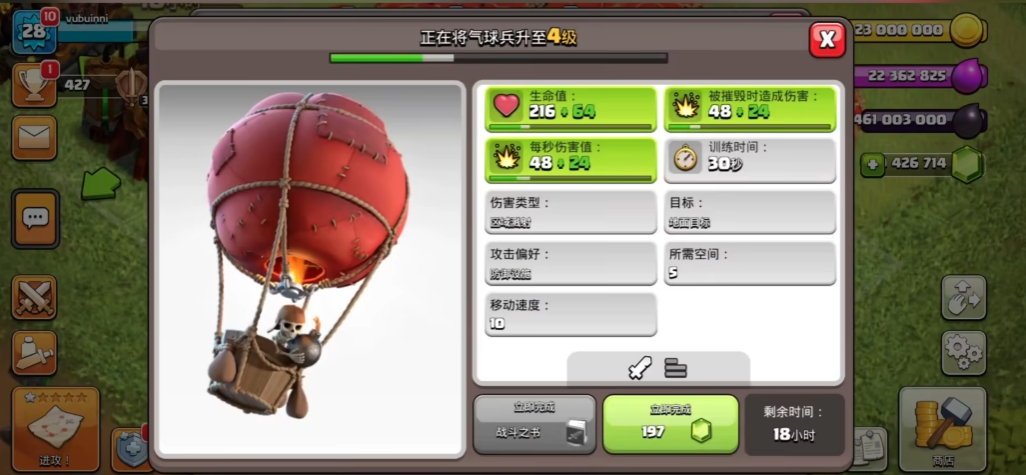Screen dimensions: 1026x475
Task: Open the mail envelope inbox
Action: [x=34, y=137]
